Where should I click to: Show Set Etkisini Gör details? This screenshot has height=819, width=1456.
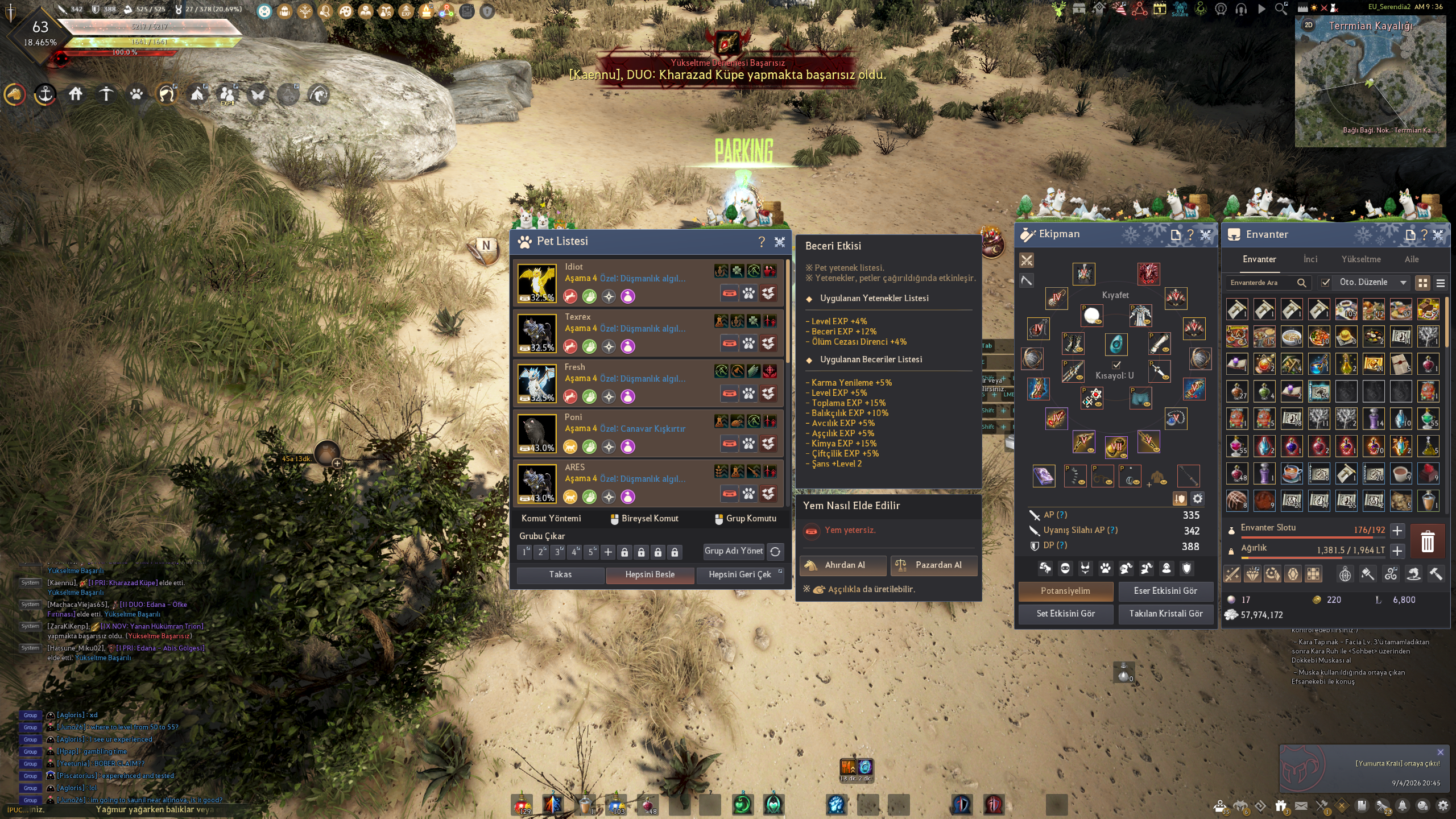(1065, 614)
